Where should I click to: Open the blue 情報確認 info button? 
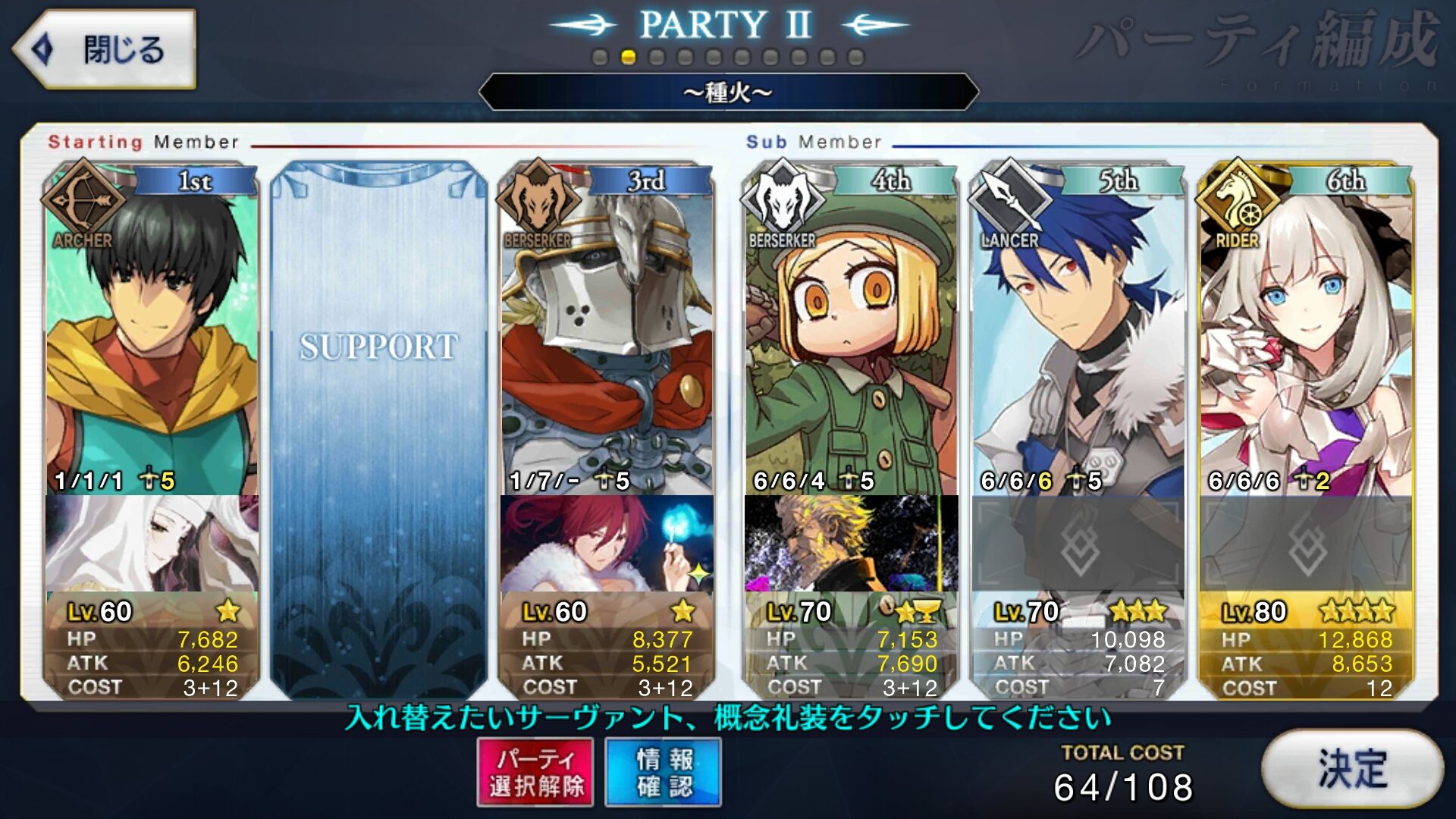point(664,772)
